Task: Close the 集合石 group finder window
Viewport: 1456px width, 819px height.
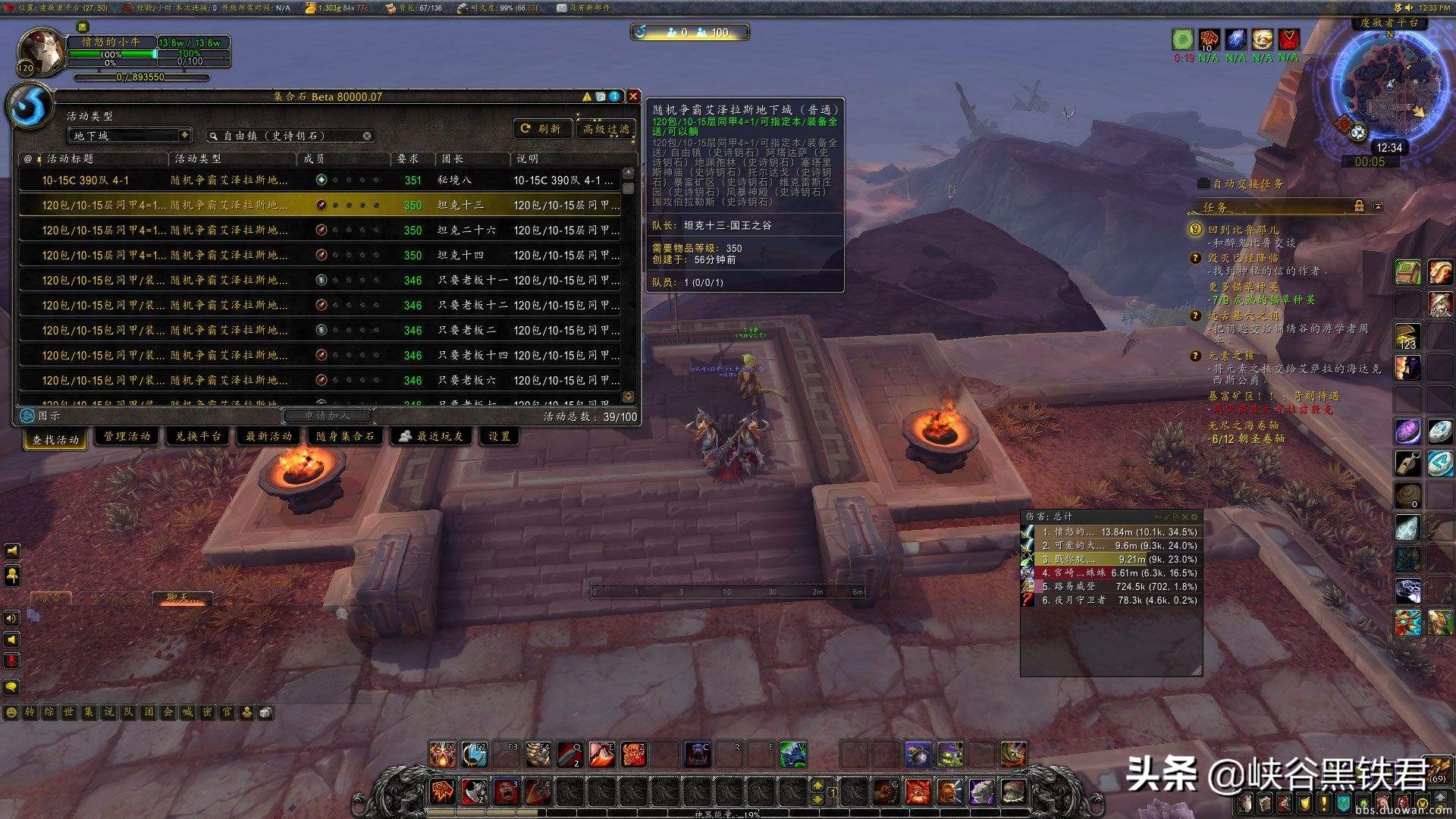Action: [x=633, y=96]
